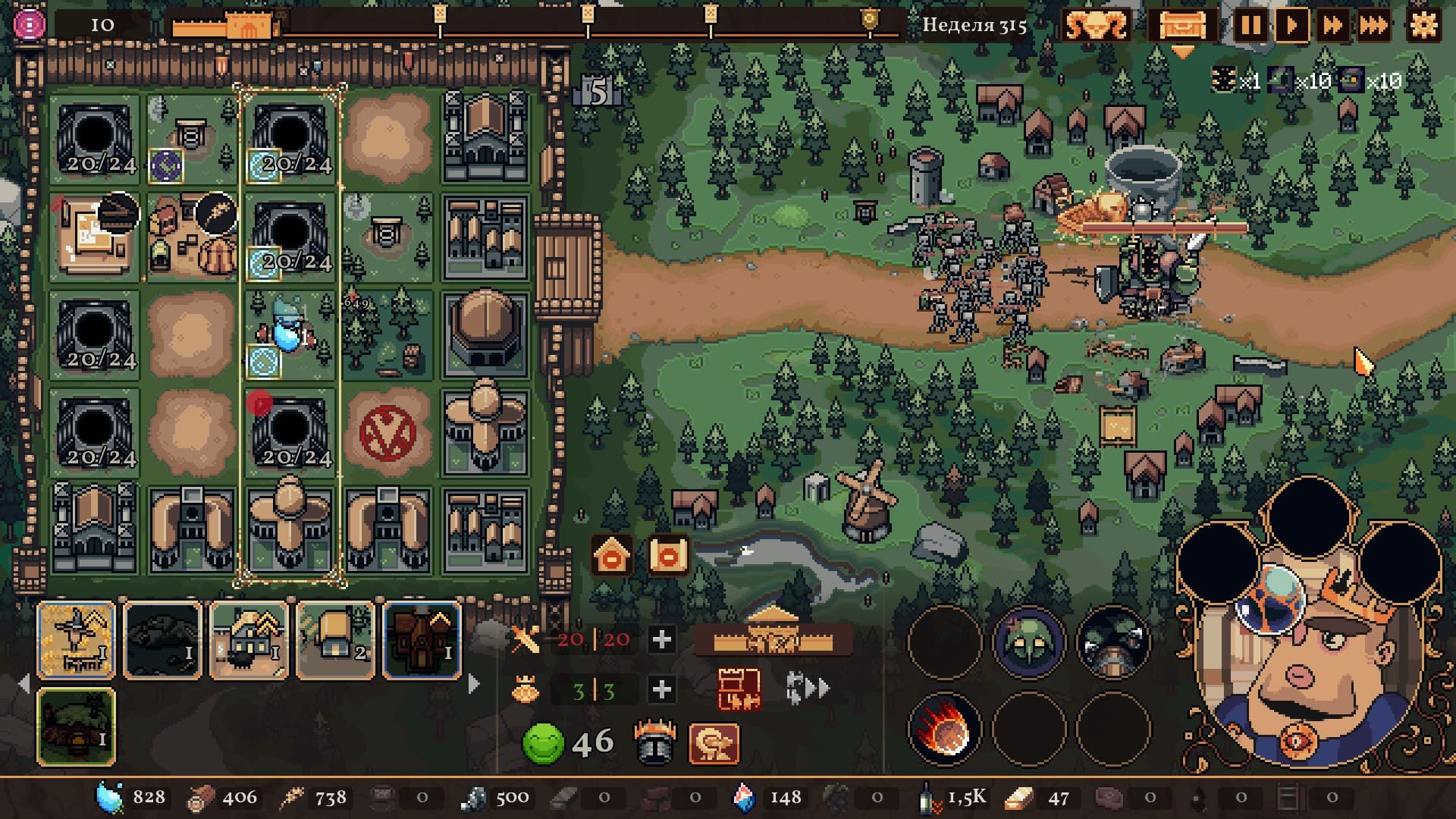
Task: Set the game to normal play speed
Action: tap(1291, 26)
